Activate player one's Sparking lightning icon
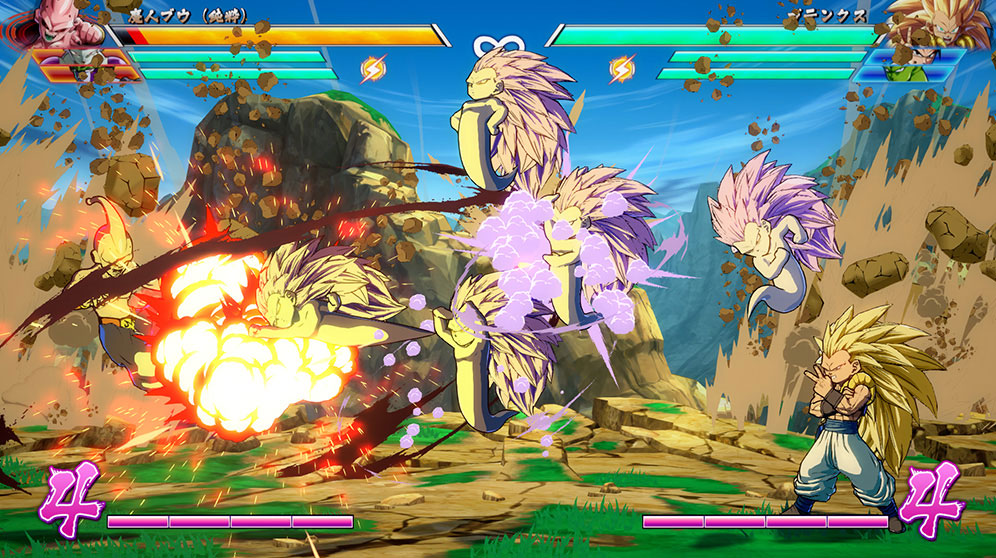This screenshot has height=558, width=996. (x=372, y=69)
